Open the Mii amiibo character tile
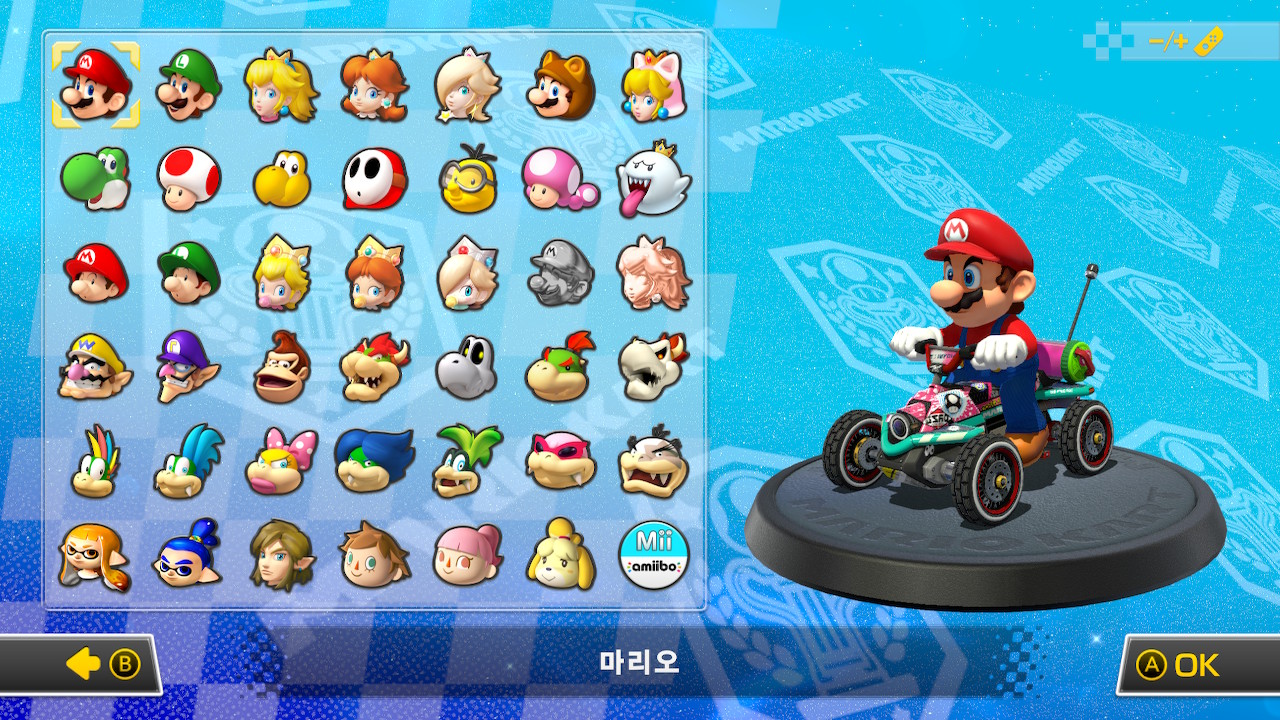This screenshot has height=720, width=1280. pyautogui.click(x=654, y=555)
